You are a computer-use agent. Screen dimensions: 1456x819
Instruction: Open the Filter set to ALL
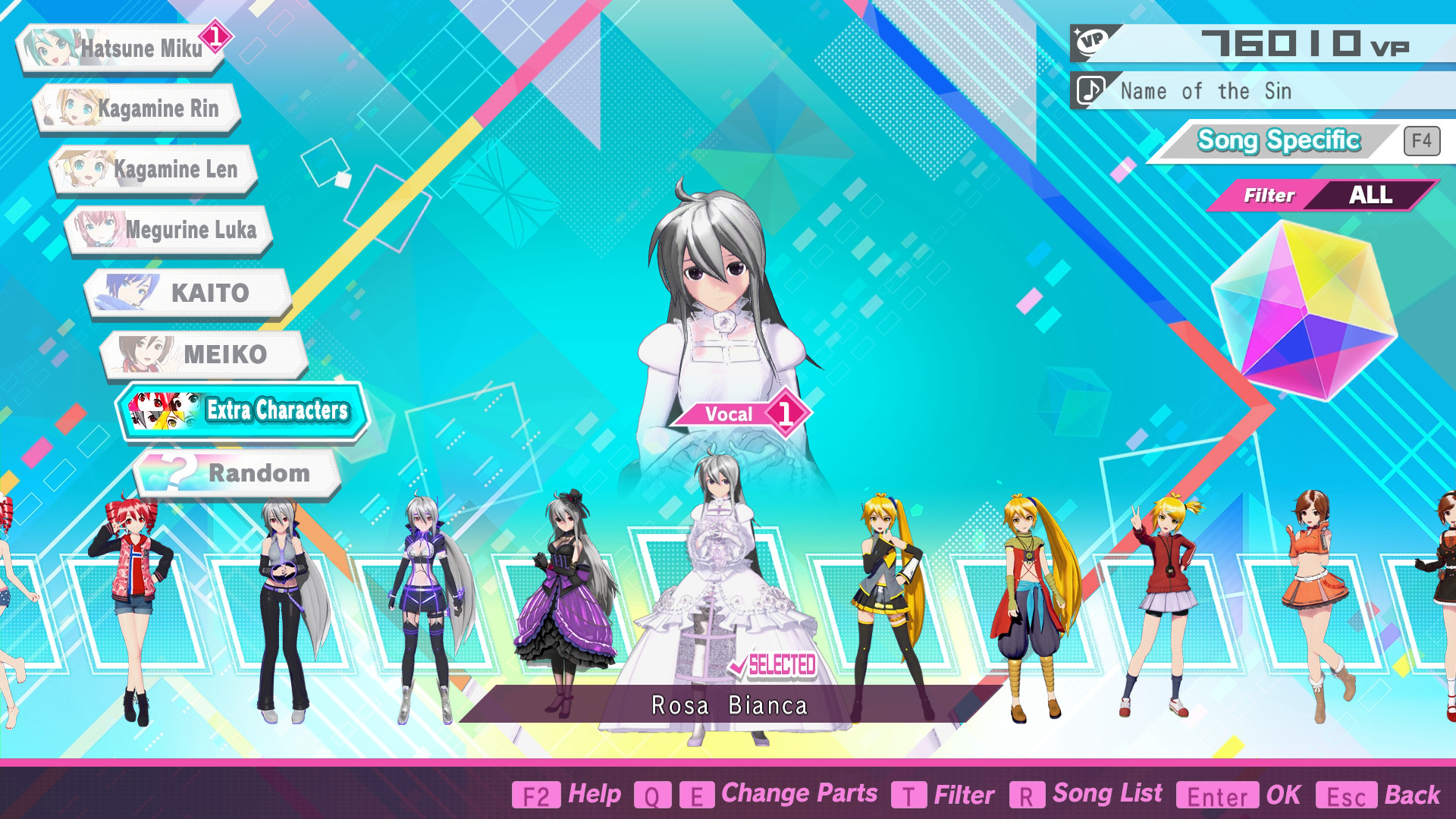coord(1317,195)
